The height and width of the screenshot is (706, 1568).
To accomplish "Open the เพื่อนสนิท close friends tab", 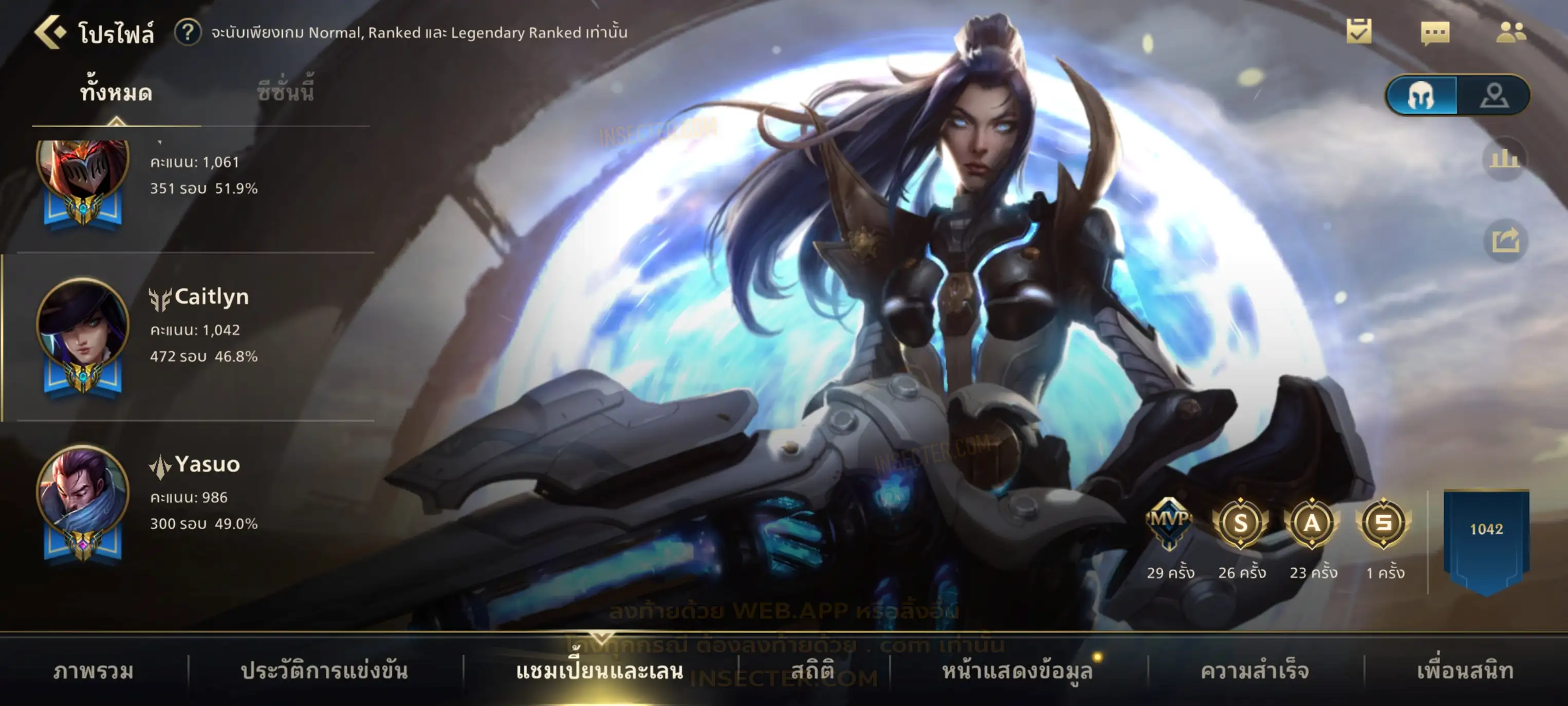I will pos(1465,671).
